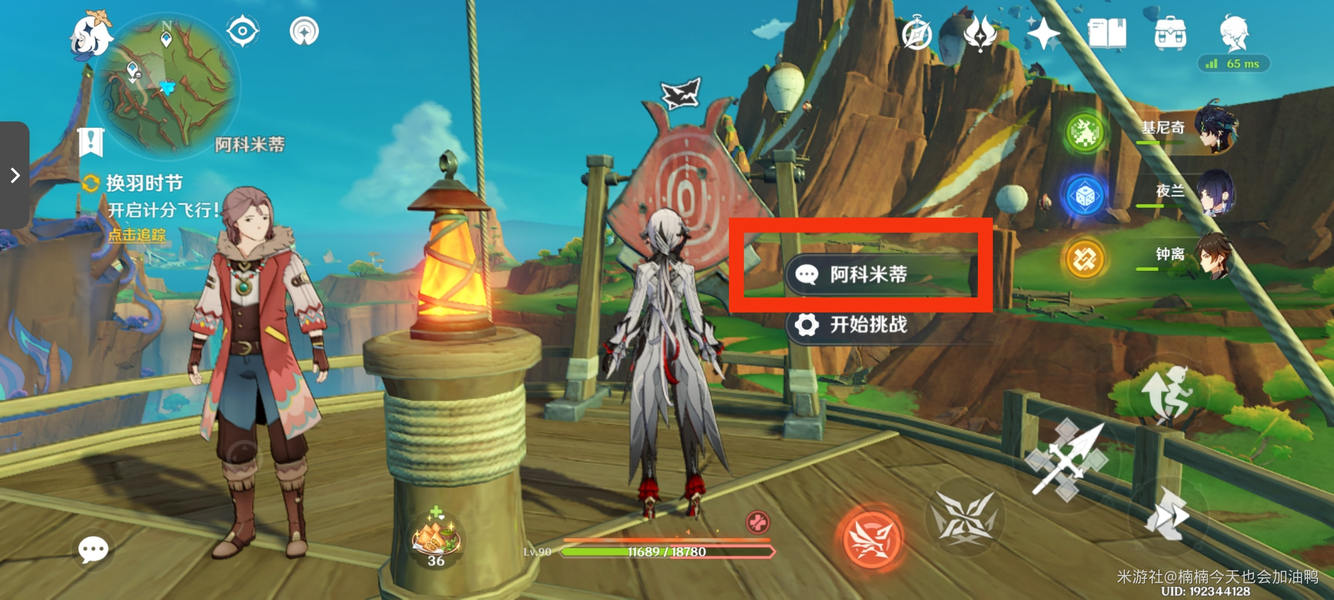1334x600 pixels.
Task: Expand the left side panel arrow
Action: [14, 176]
